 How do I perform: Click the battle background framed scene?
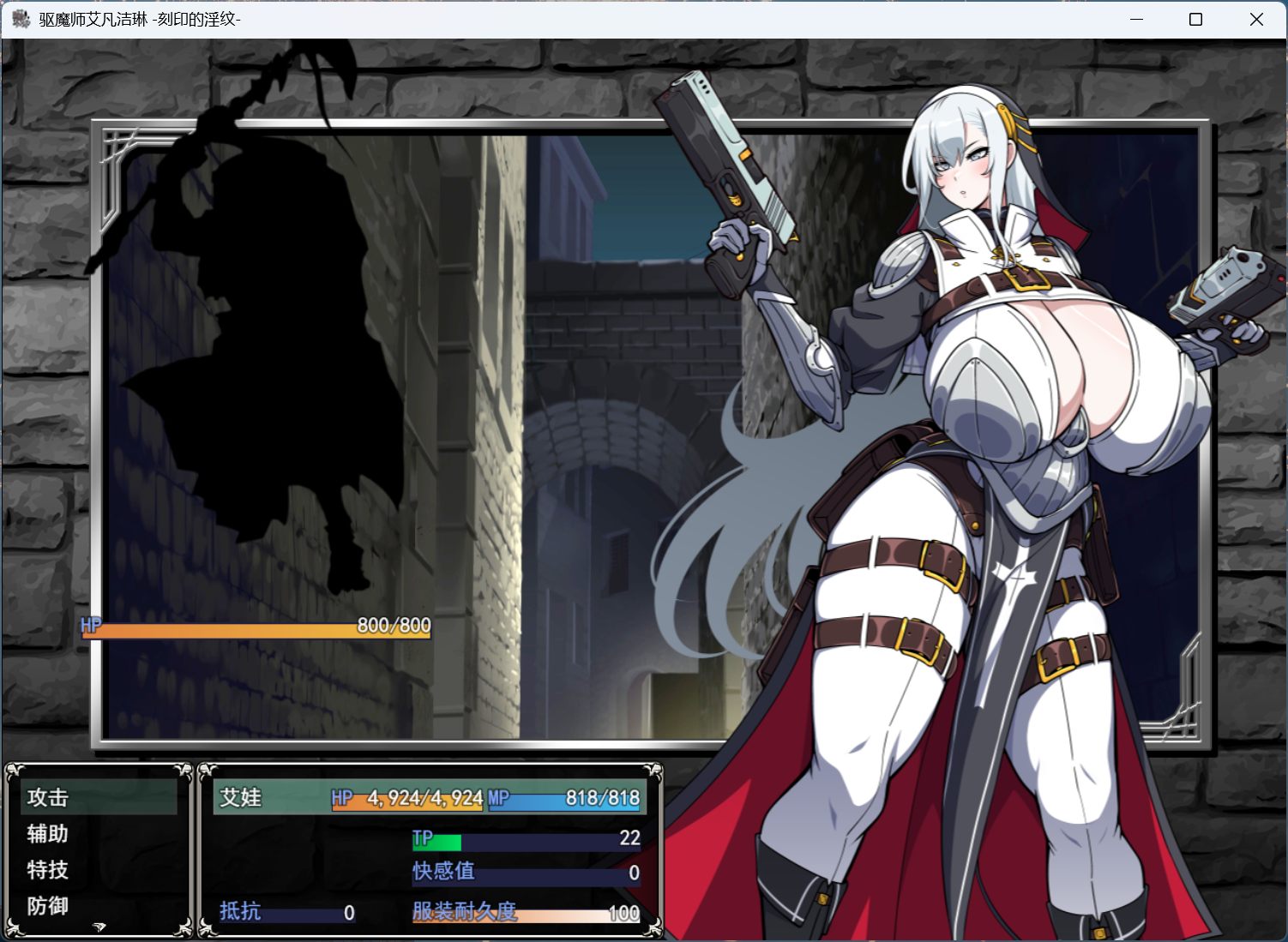tap(557, 429)
